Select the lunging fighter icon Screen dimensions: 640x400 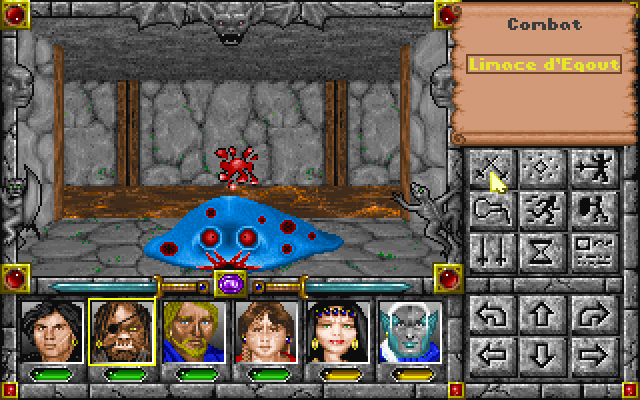[x=590, y=167]
